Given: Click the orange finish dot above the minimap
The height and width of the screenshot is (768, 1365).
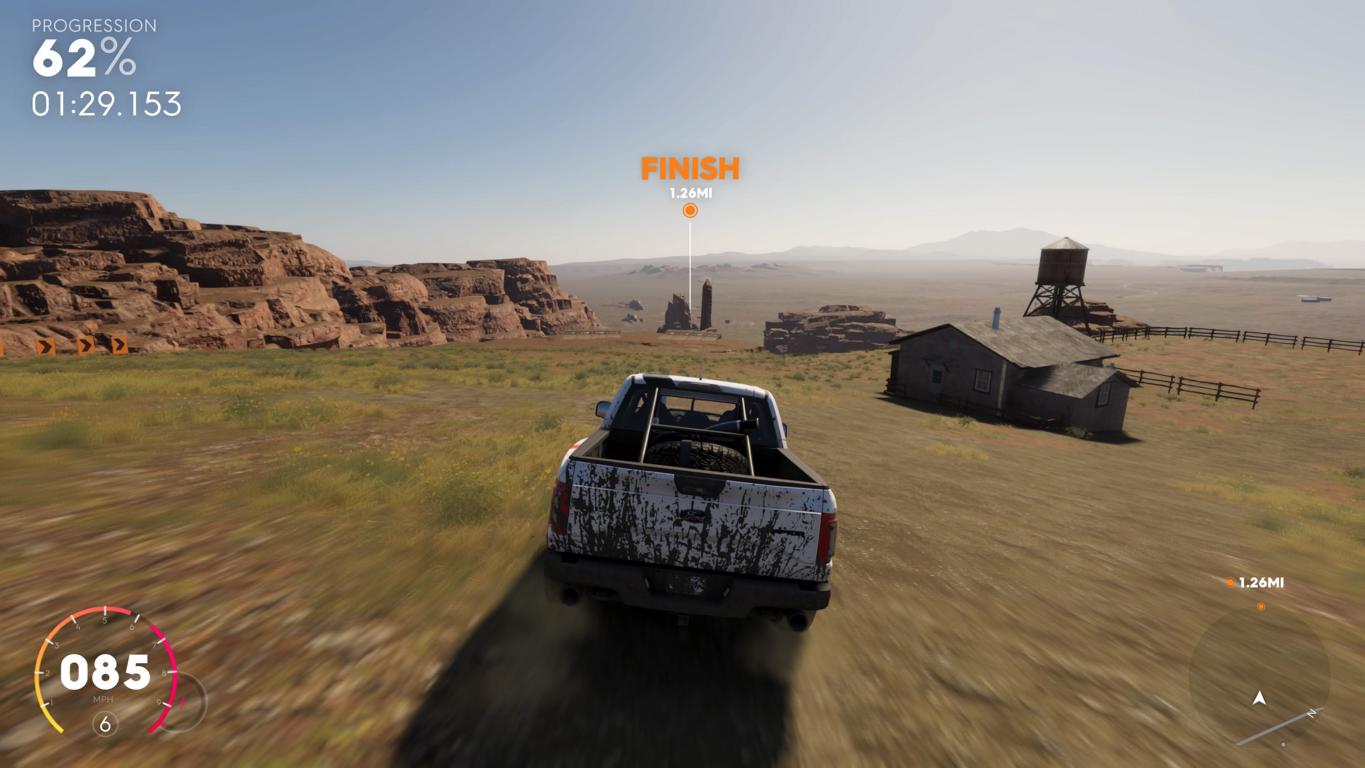Looking at the screenshot, I should click(1260, 606).
